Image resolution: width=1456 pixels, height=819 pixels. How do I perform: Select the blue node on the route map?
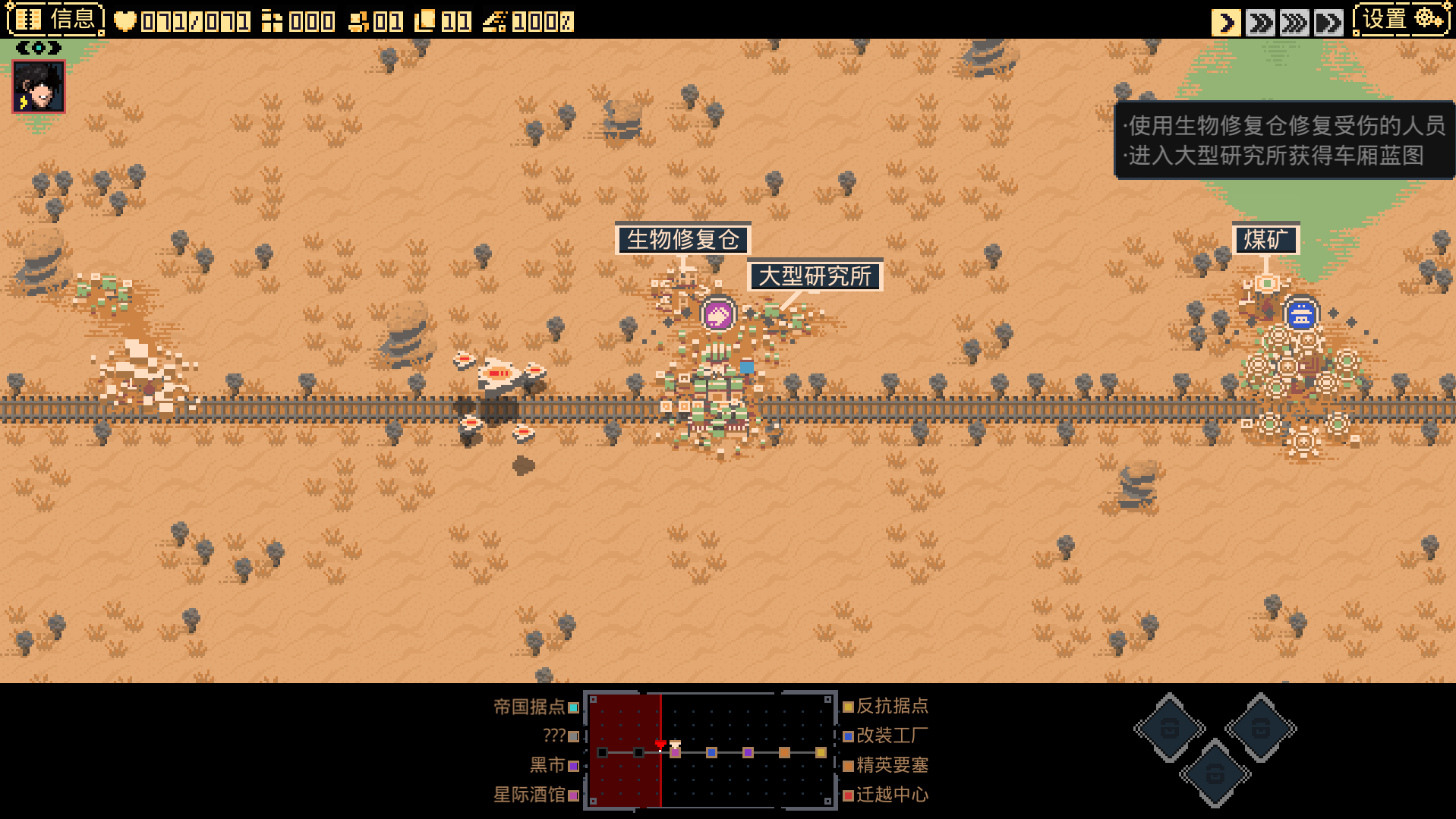coord(711,752)
